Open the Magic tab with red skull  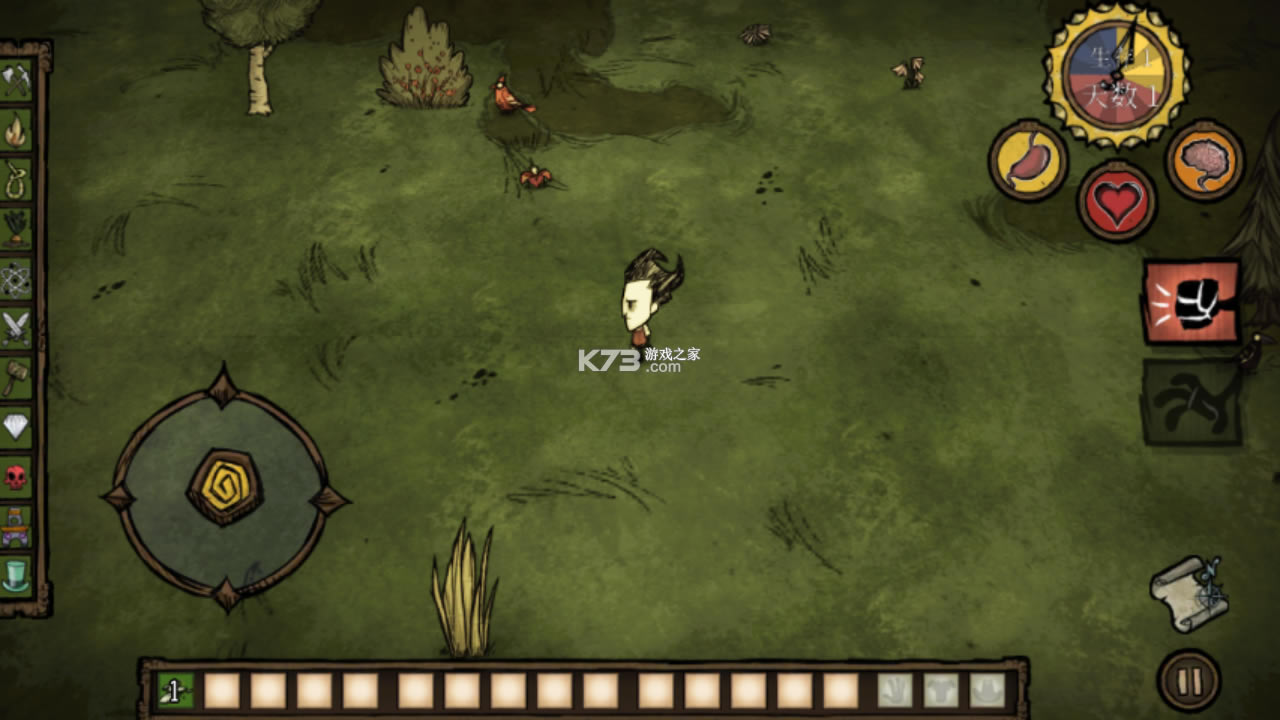click(x=16, y=476)
